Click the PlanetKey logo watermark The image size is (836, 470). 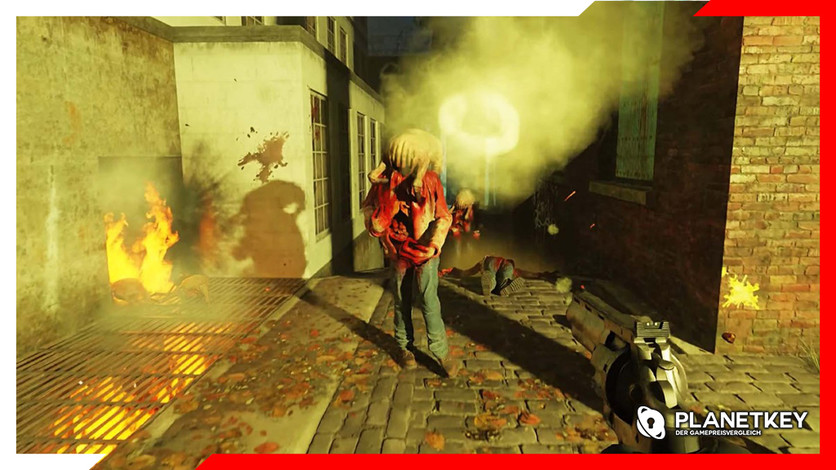723,422
